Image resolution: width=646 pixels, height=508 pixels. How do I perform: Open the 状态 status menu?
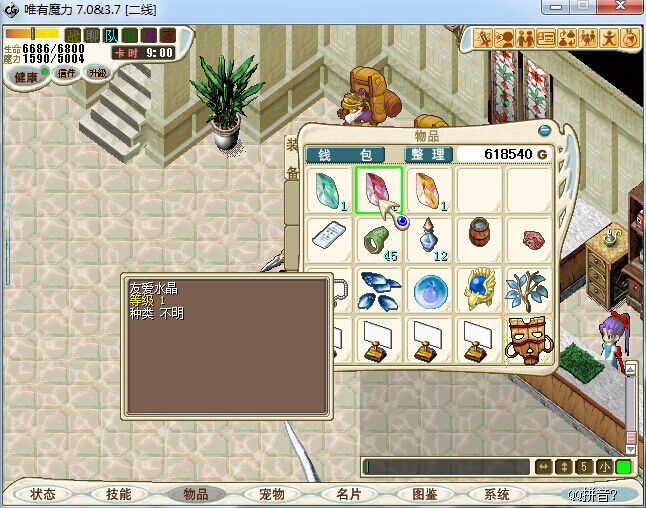[x=43, y=494]
